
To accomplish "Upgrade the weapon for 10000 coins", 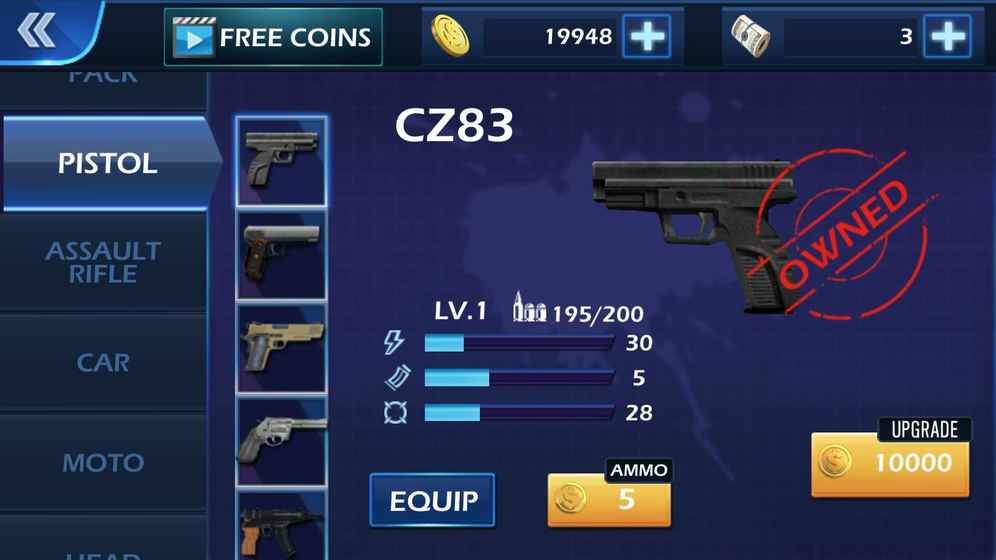I will pos(890,463).
